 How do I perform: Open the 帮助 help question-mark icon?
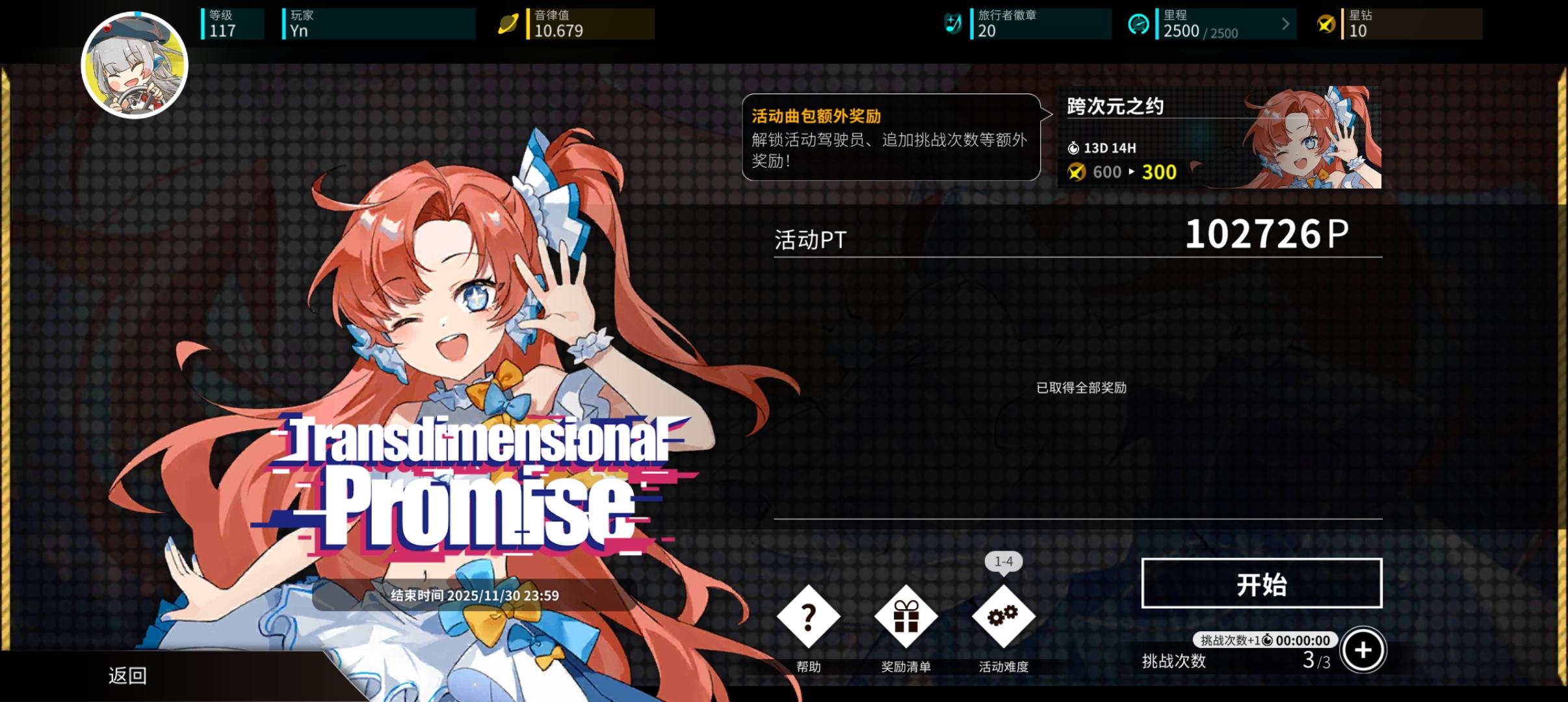pos(809,616)
